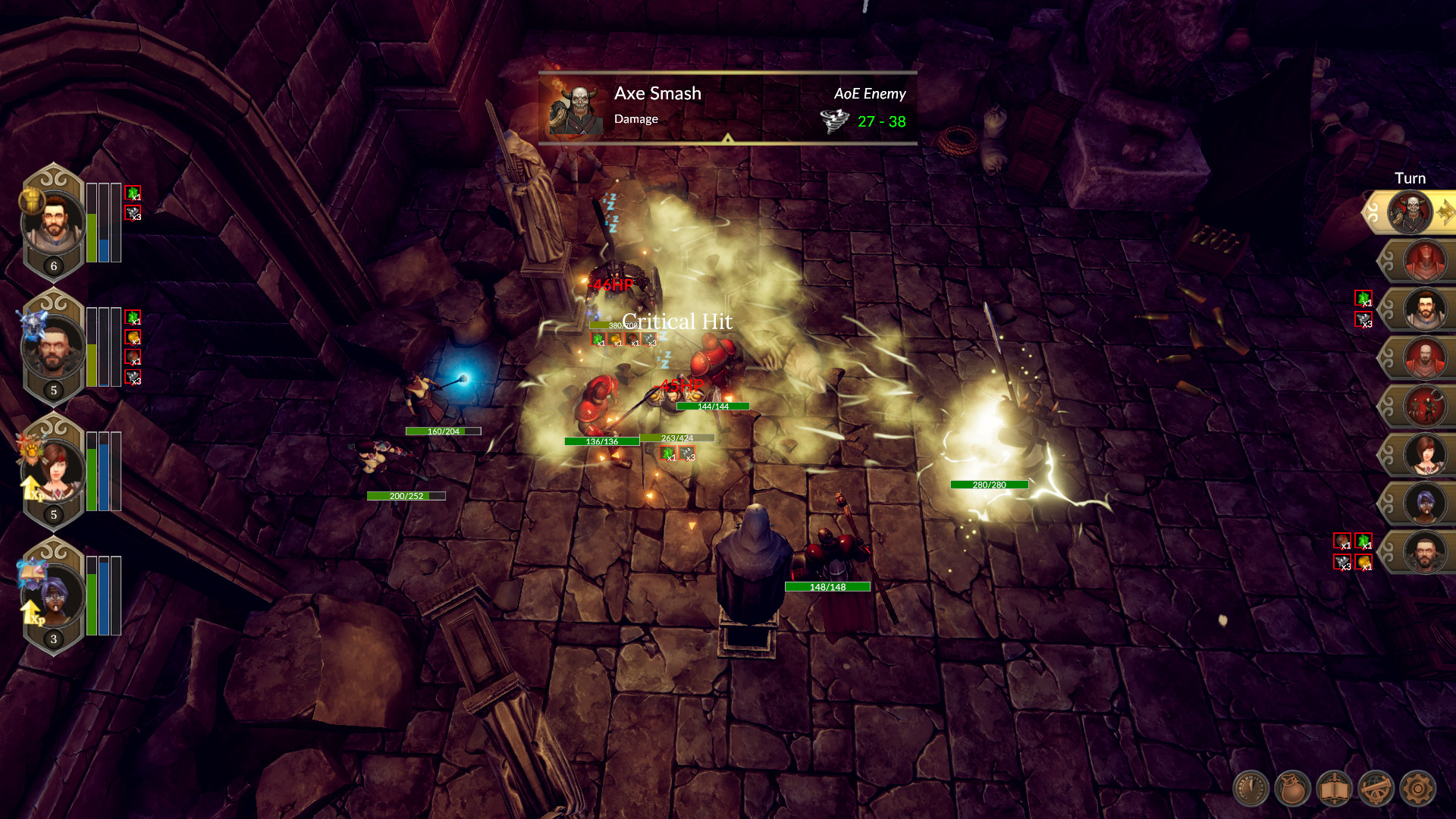Select the bald red-armored enemy turn entry
The height and width of the screenshot is (819, 1456).
(1425, 358)
